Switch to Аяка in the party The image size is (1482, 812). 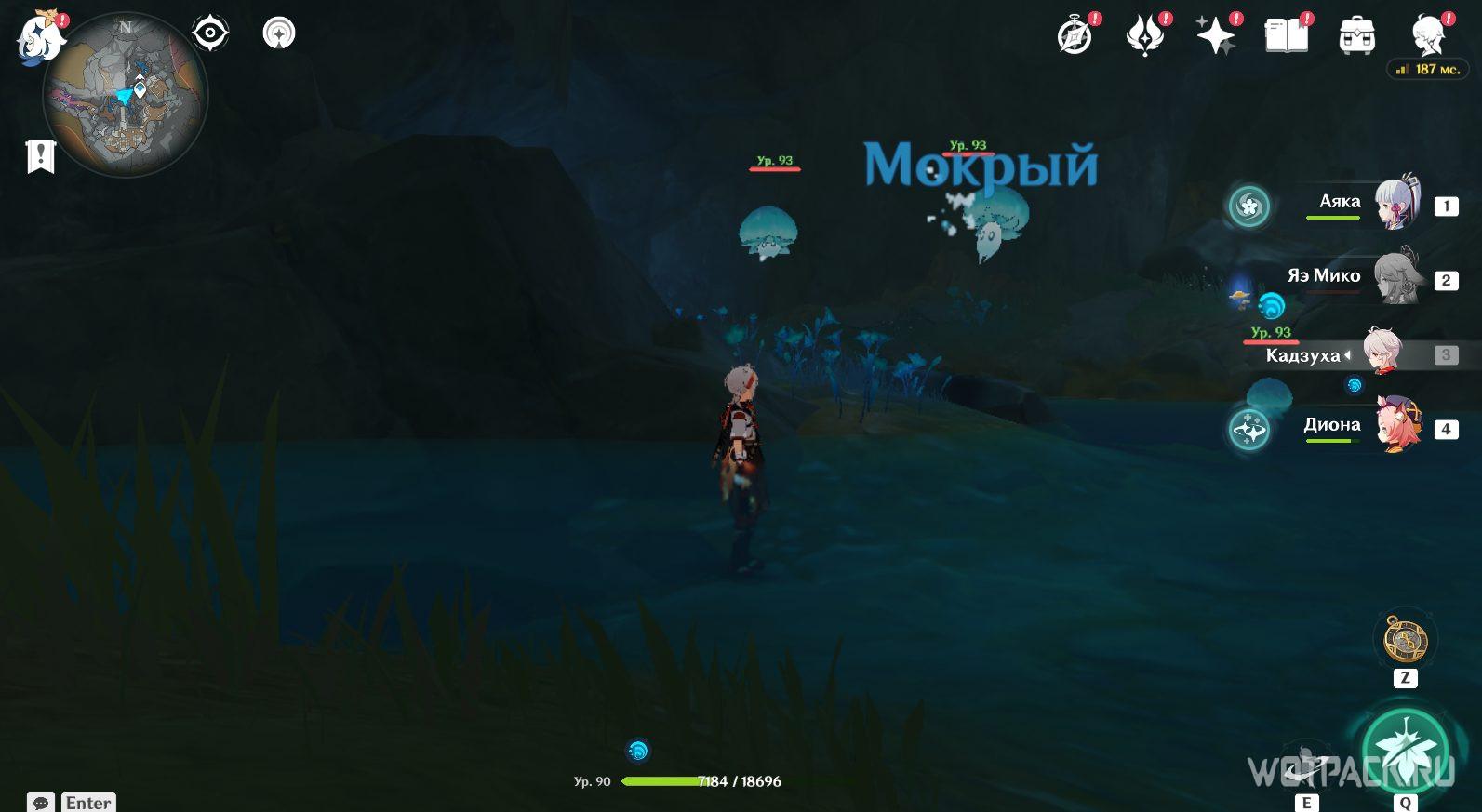1395,204
